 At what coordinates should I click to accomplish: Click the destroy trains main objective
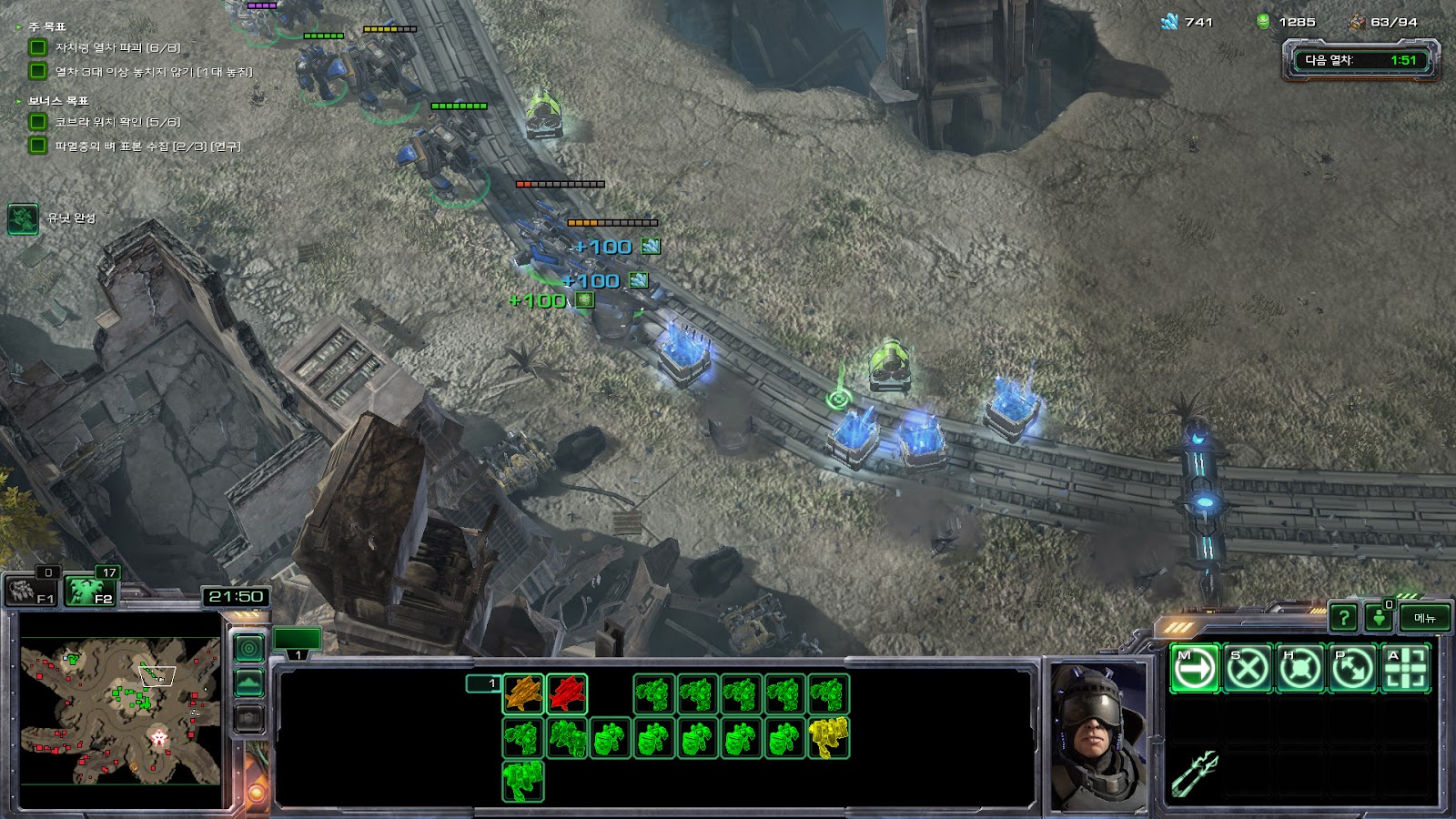click(116, 47)
